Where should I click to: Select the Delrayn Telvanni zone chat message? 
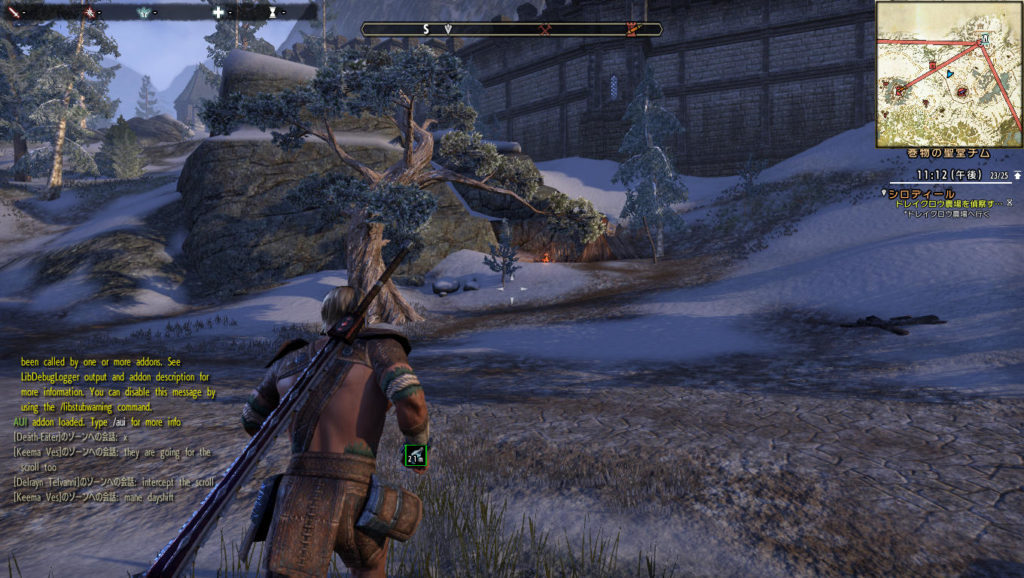pos(112,481)
